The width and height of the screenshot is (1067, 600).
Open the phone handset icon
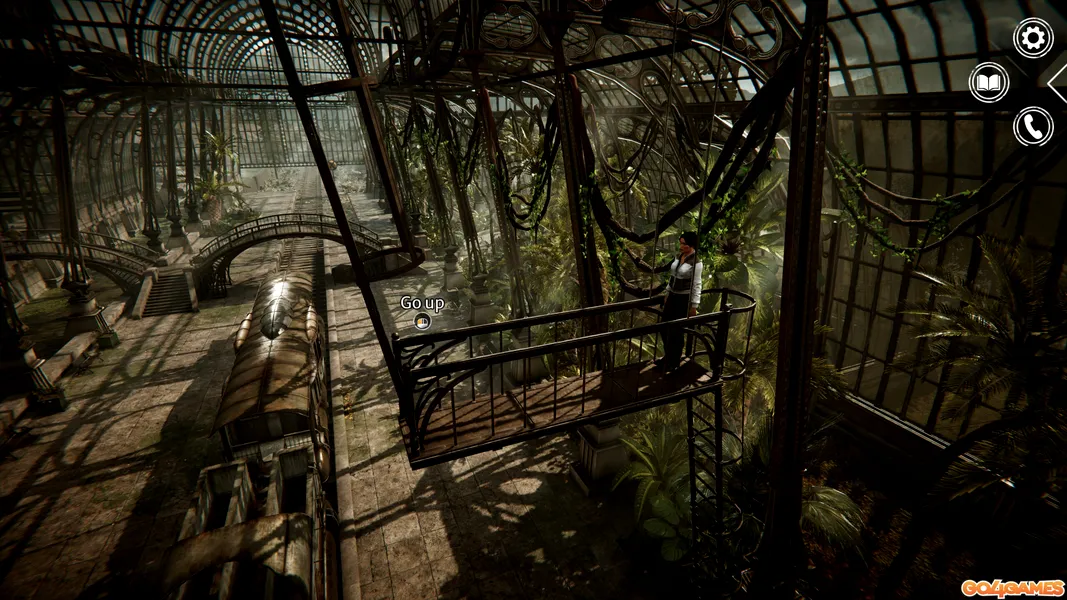pyautogui.click(x=1033, y=126)
